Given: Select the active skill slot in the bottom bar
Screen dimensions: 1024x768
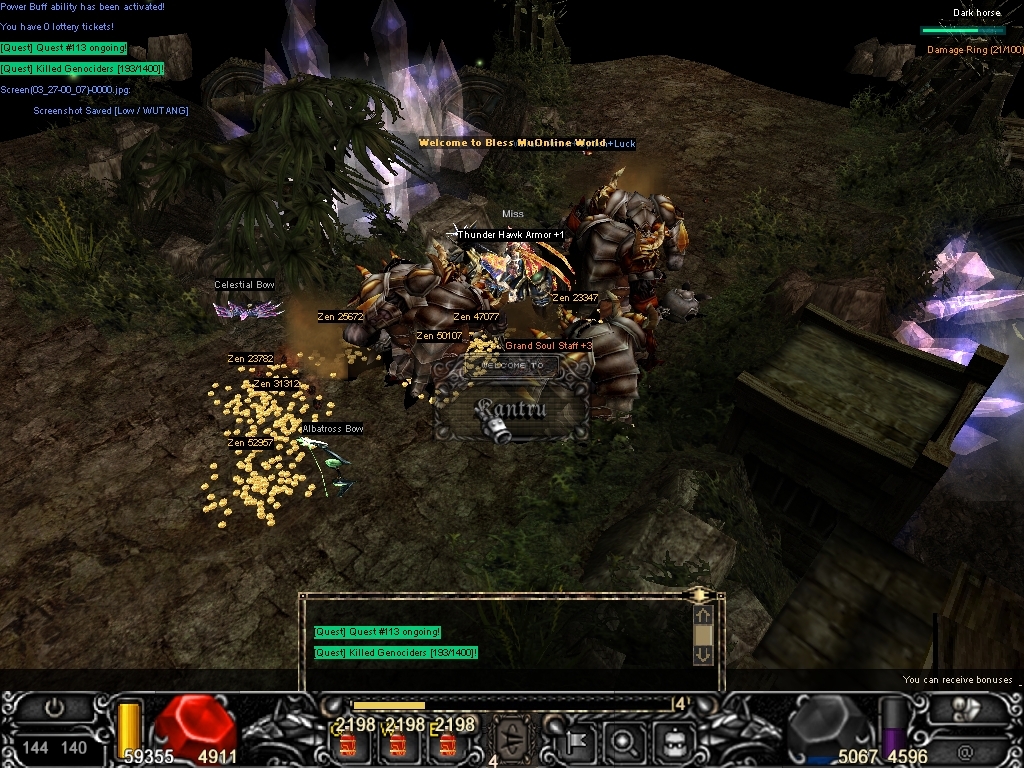Looking at the screenshot, I should tap(515, 742).
